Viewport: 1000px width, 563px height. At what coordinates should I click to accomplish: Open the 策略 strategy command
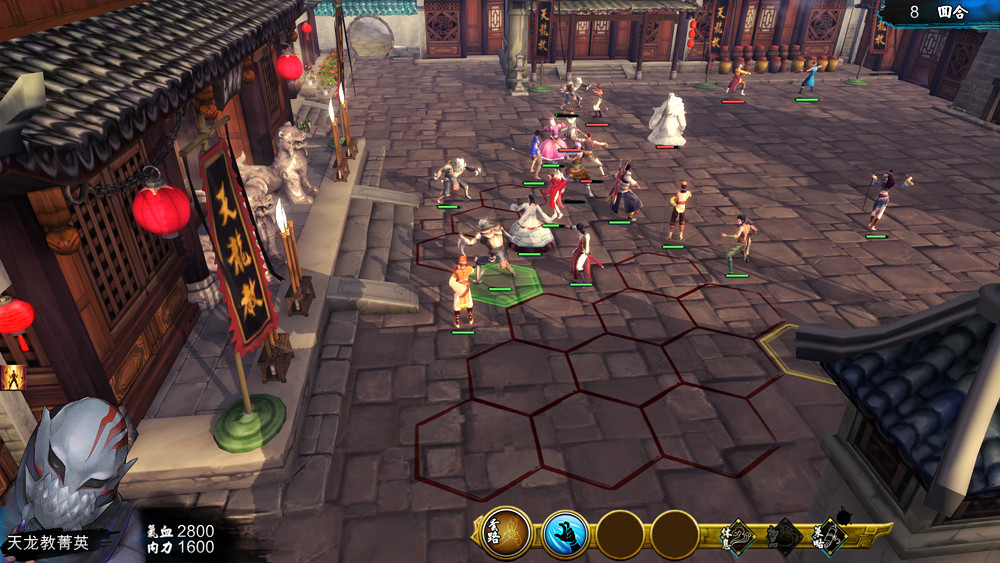(x=828, y=537)
